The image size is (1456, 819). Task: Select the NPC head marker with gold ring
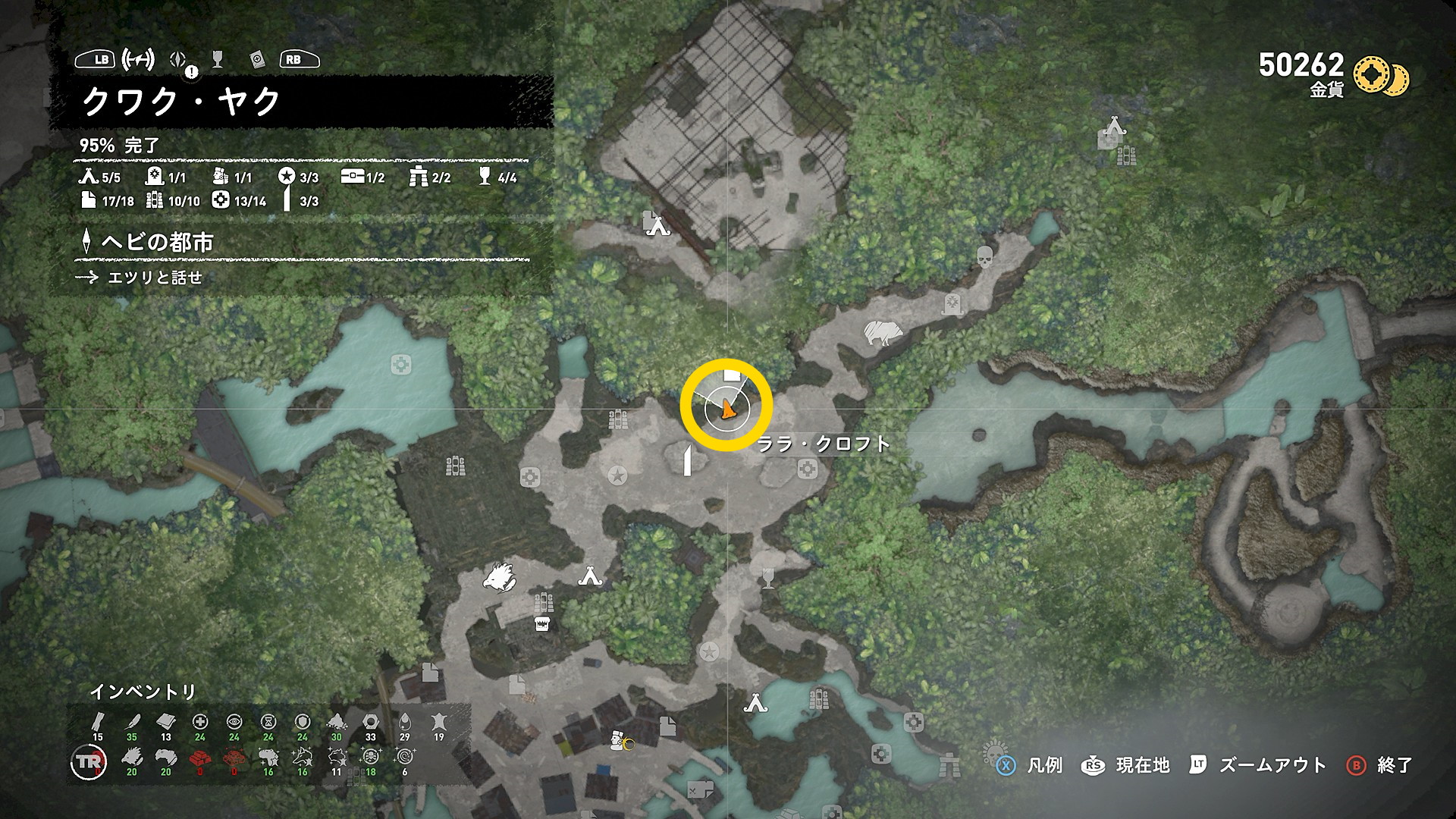[619, 740]
